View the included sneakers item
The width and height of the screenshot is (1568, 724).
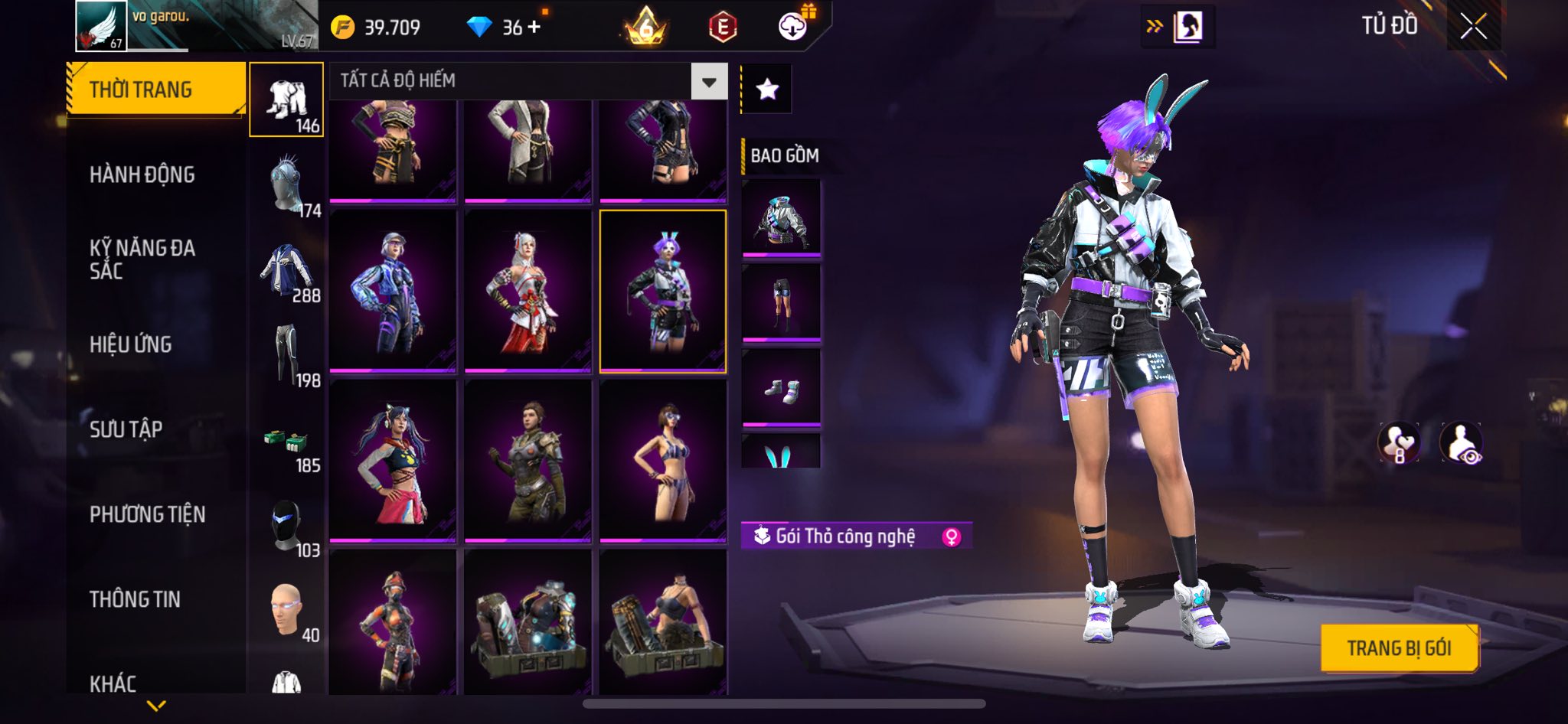point(781,388)
